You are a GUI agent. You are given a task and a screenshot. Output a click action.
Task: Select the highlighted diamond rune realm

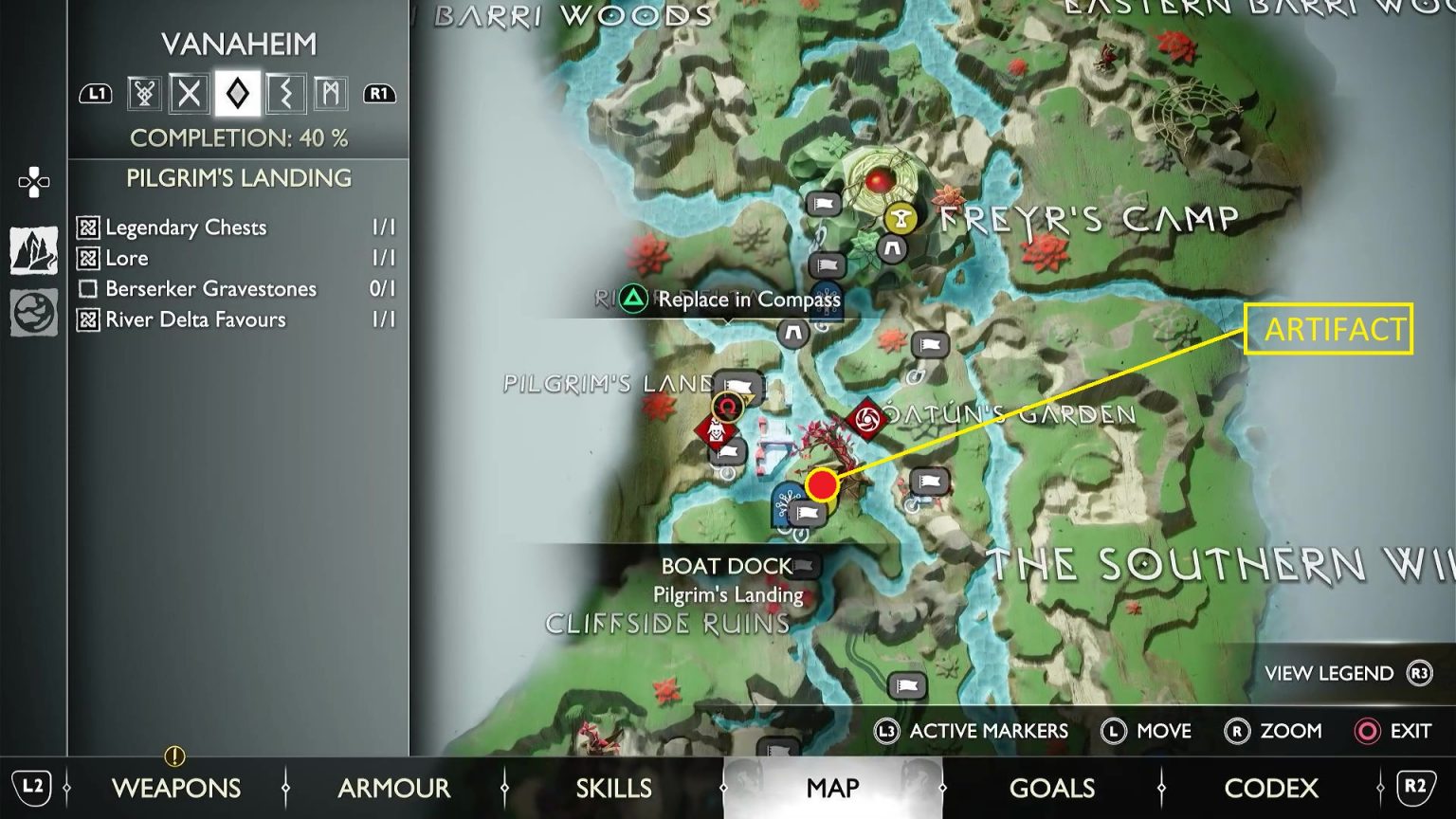237,93
